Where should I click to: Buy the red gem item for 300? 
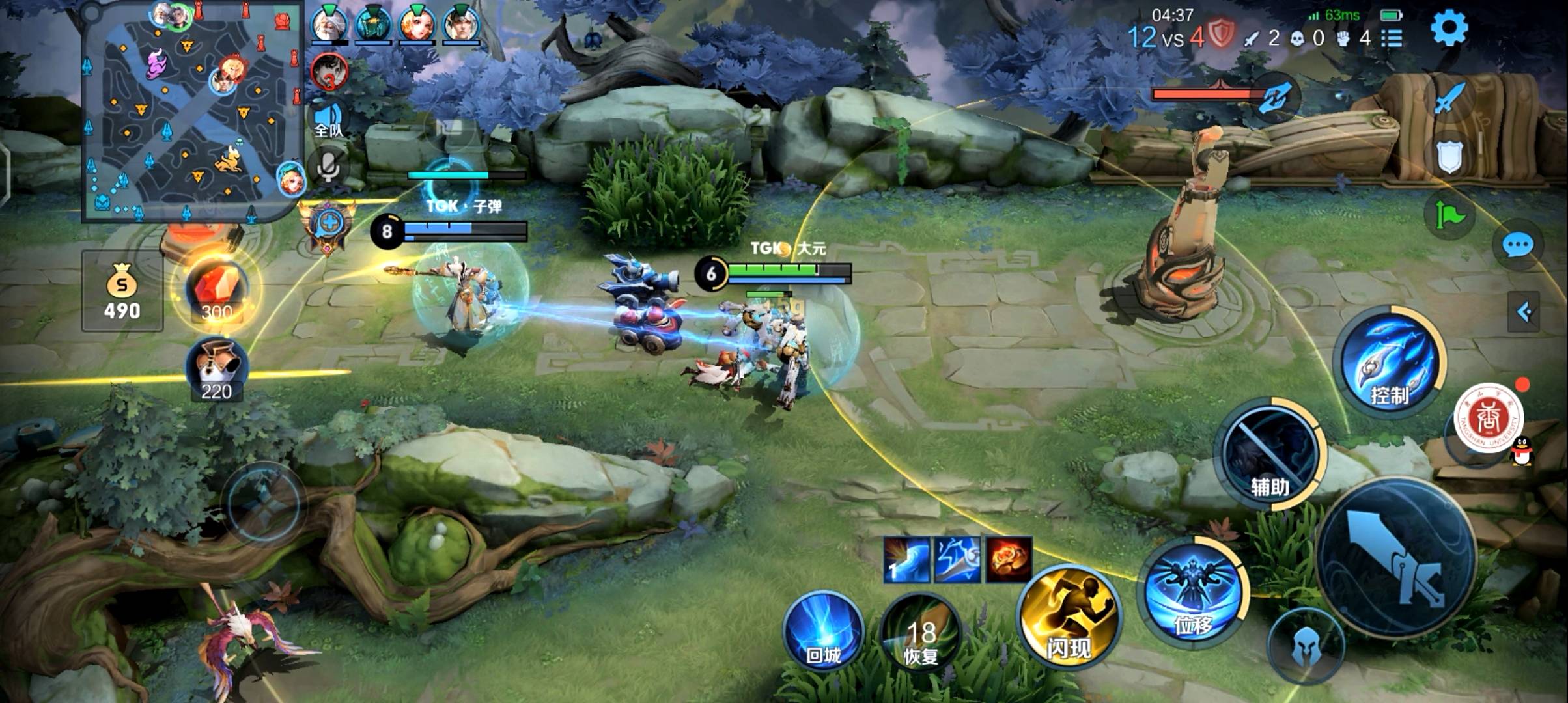[216, 290]
